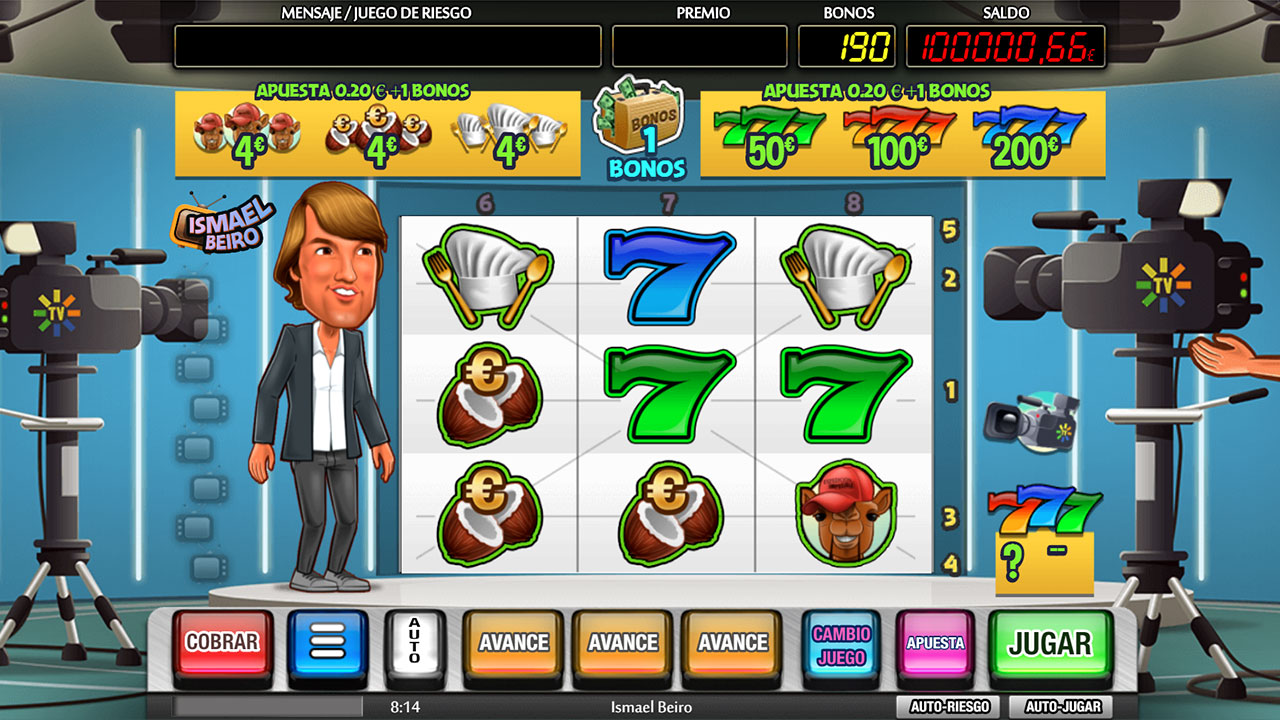
Task: Switch games with CAMBIO JUEGO
Action: 841,643
